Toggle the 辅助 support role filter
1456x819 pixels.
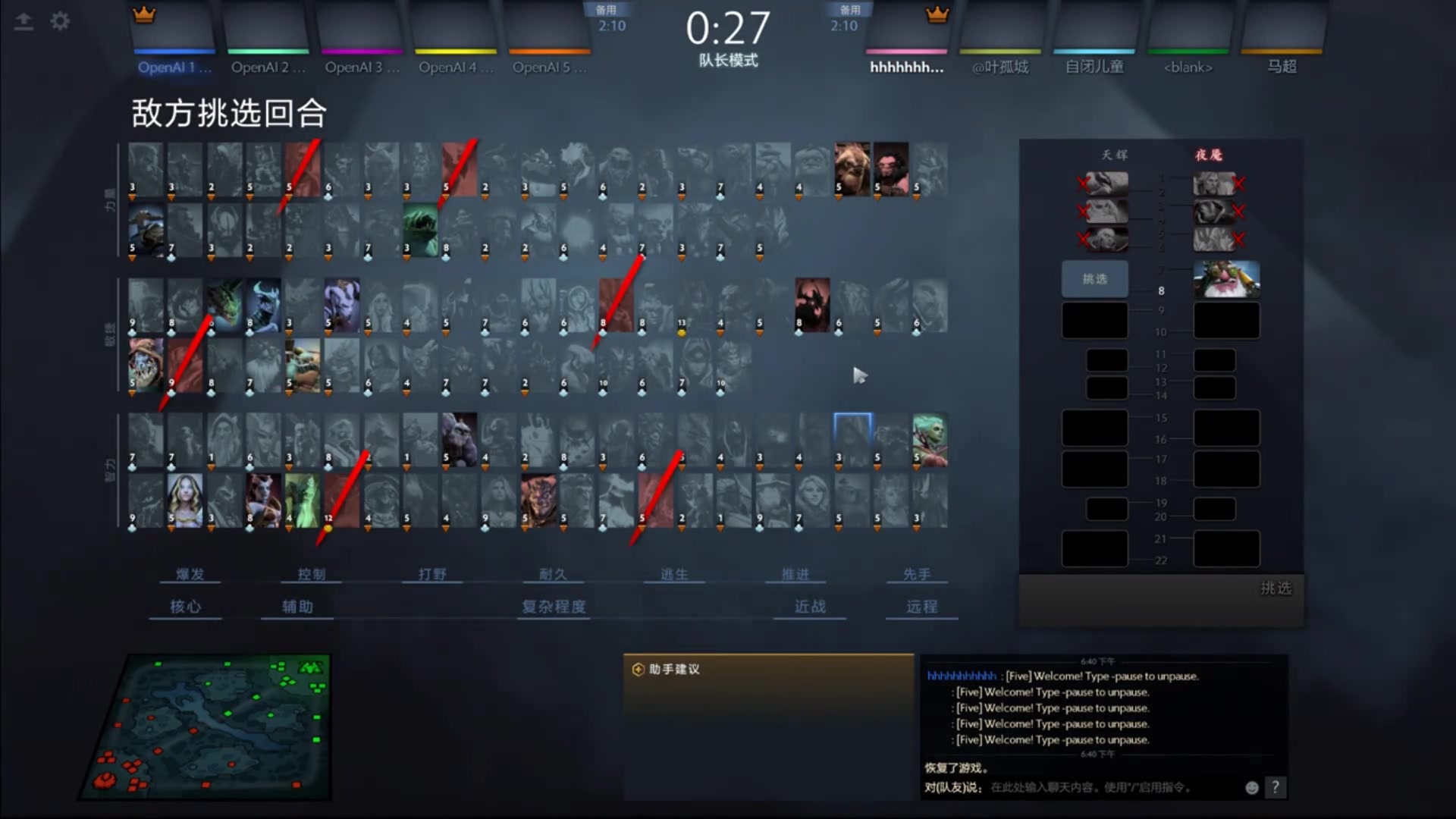point(297,607)
